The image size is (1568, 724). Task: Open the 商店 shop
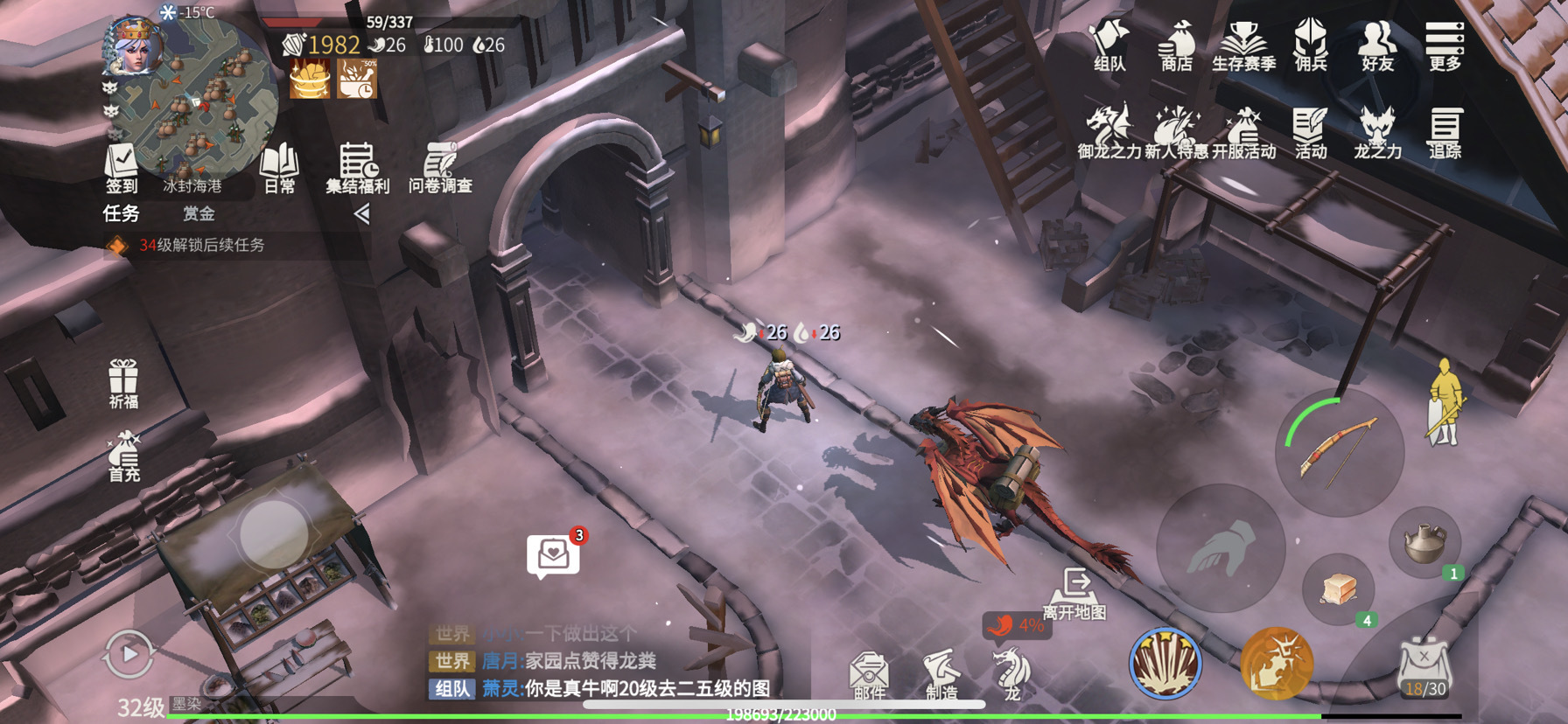(x=1176, y=45)
